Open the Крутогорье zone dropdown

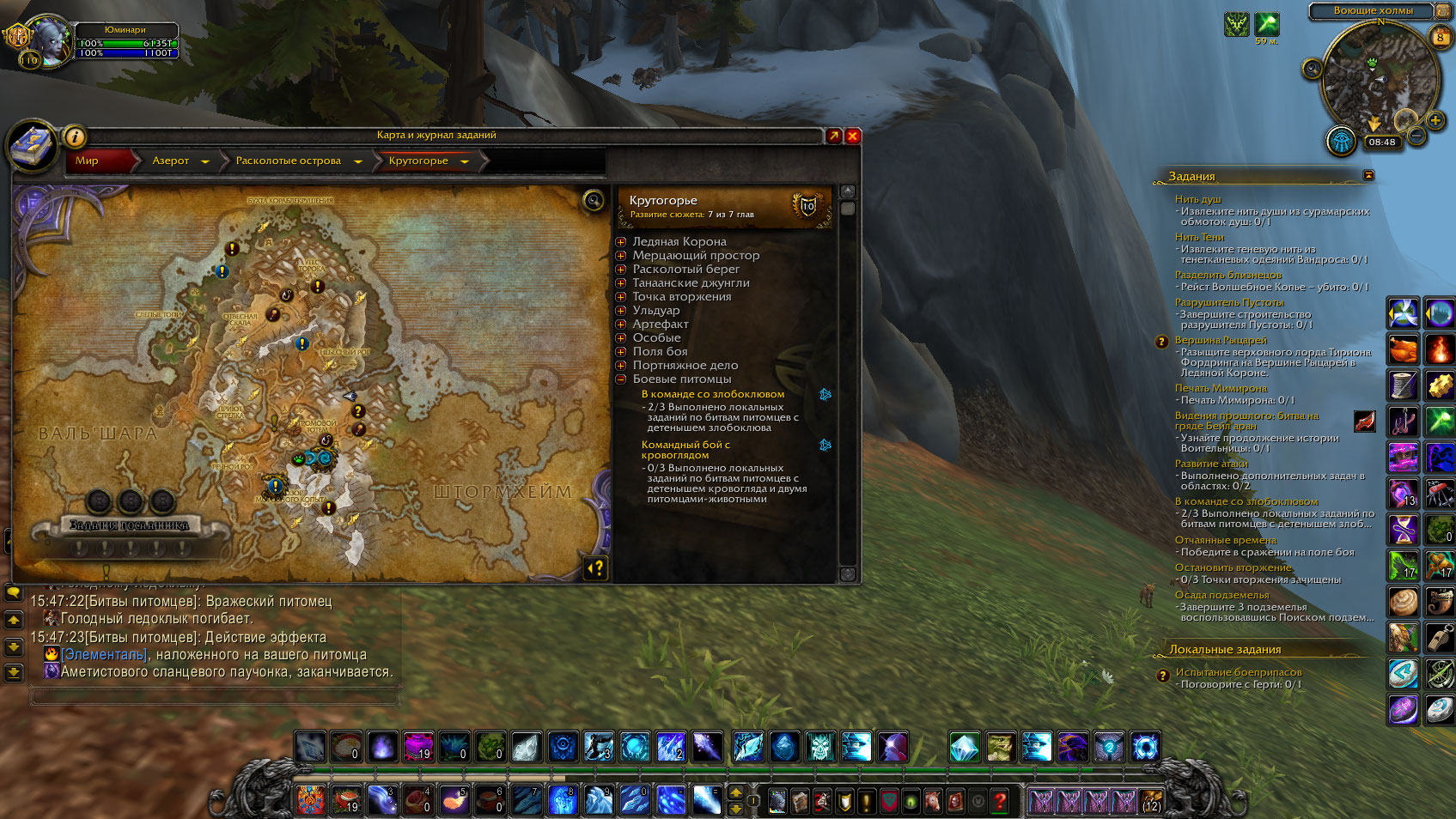coord(465,161)
